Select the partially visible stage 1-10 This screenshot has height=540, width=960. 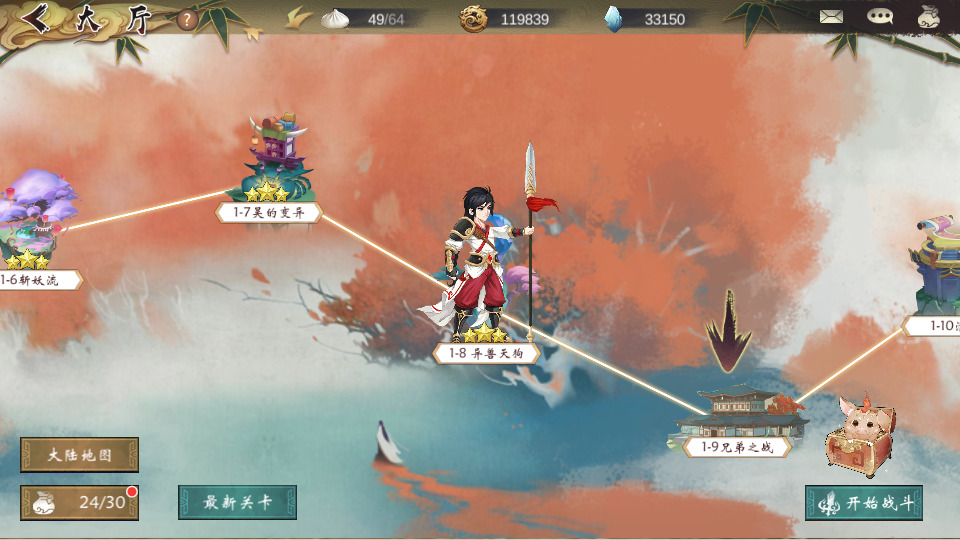click(935, 325)
